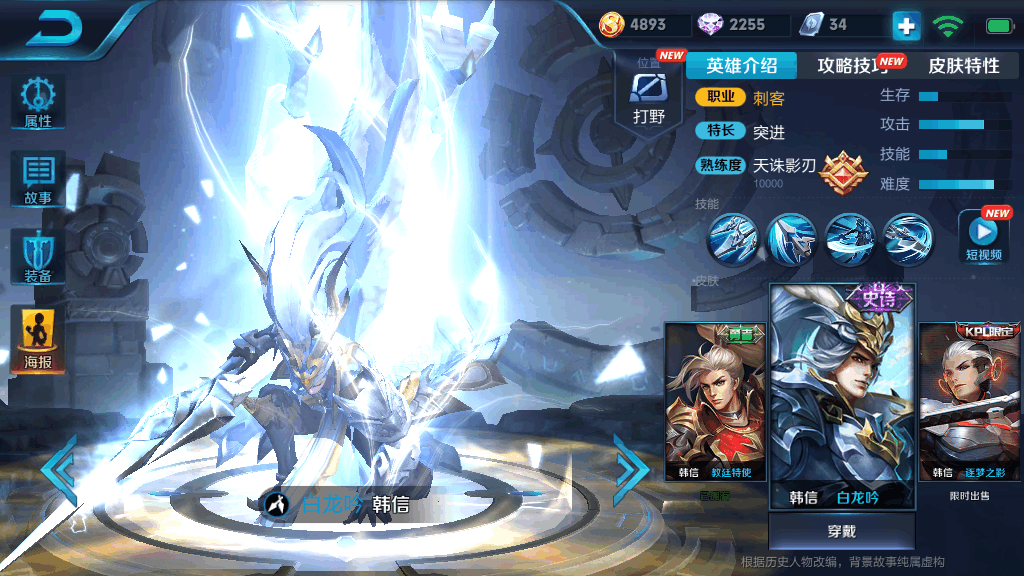Viewport: 1024px width, 576px height.
Task: Select the last skill icon in the row
Action: pyautogui.click(x=908, y=239)
